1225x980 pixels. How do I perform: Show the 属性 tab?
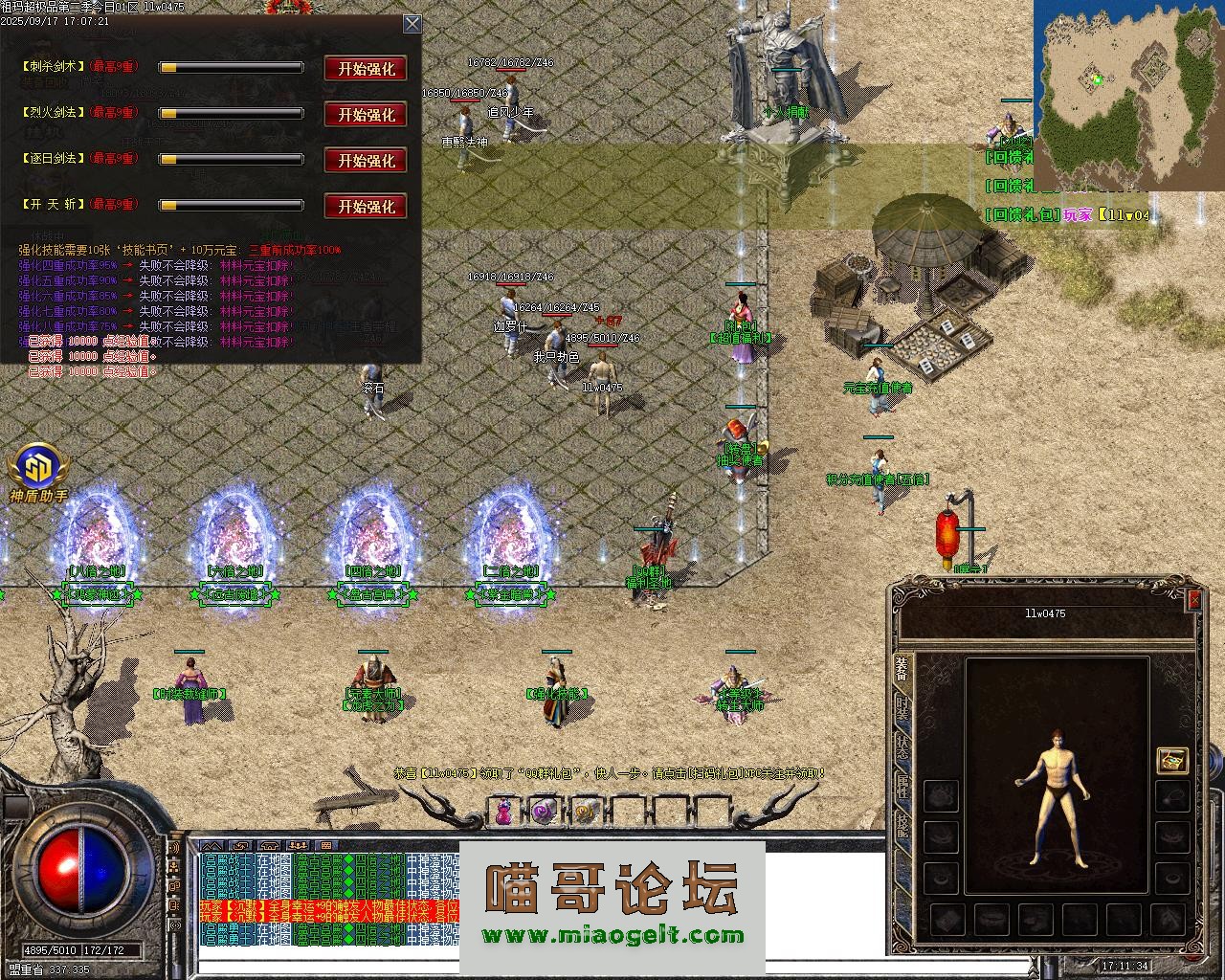click(902, 789)
